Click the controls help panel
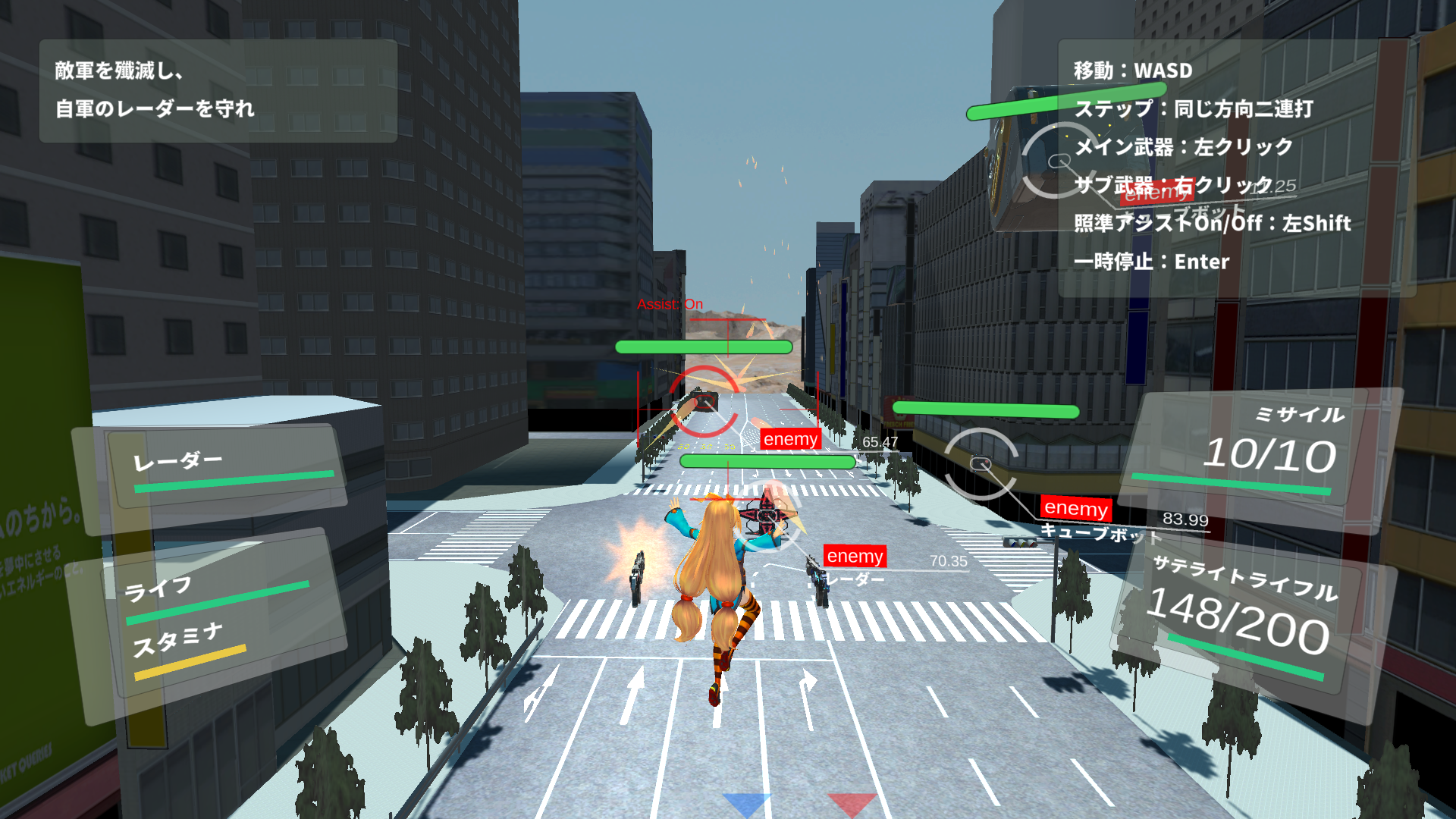 pos(1236,167)
